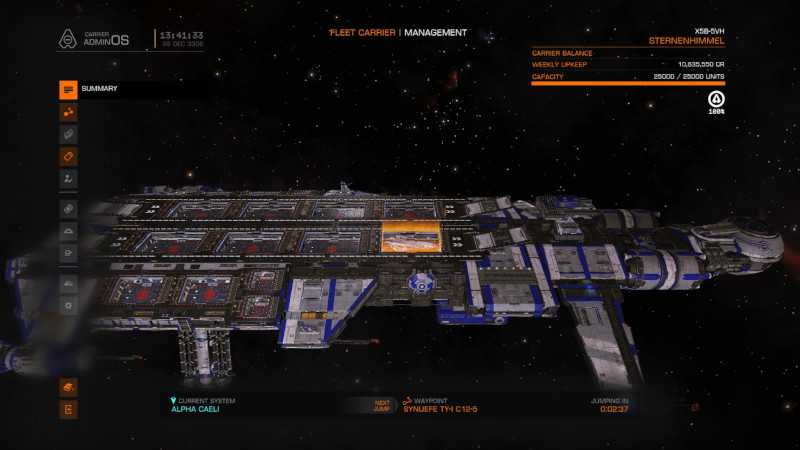Open the orange ticket icon tab
Screen dimensions: 800x450
tap(68, 156)
